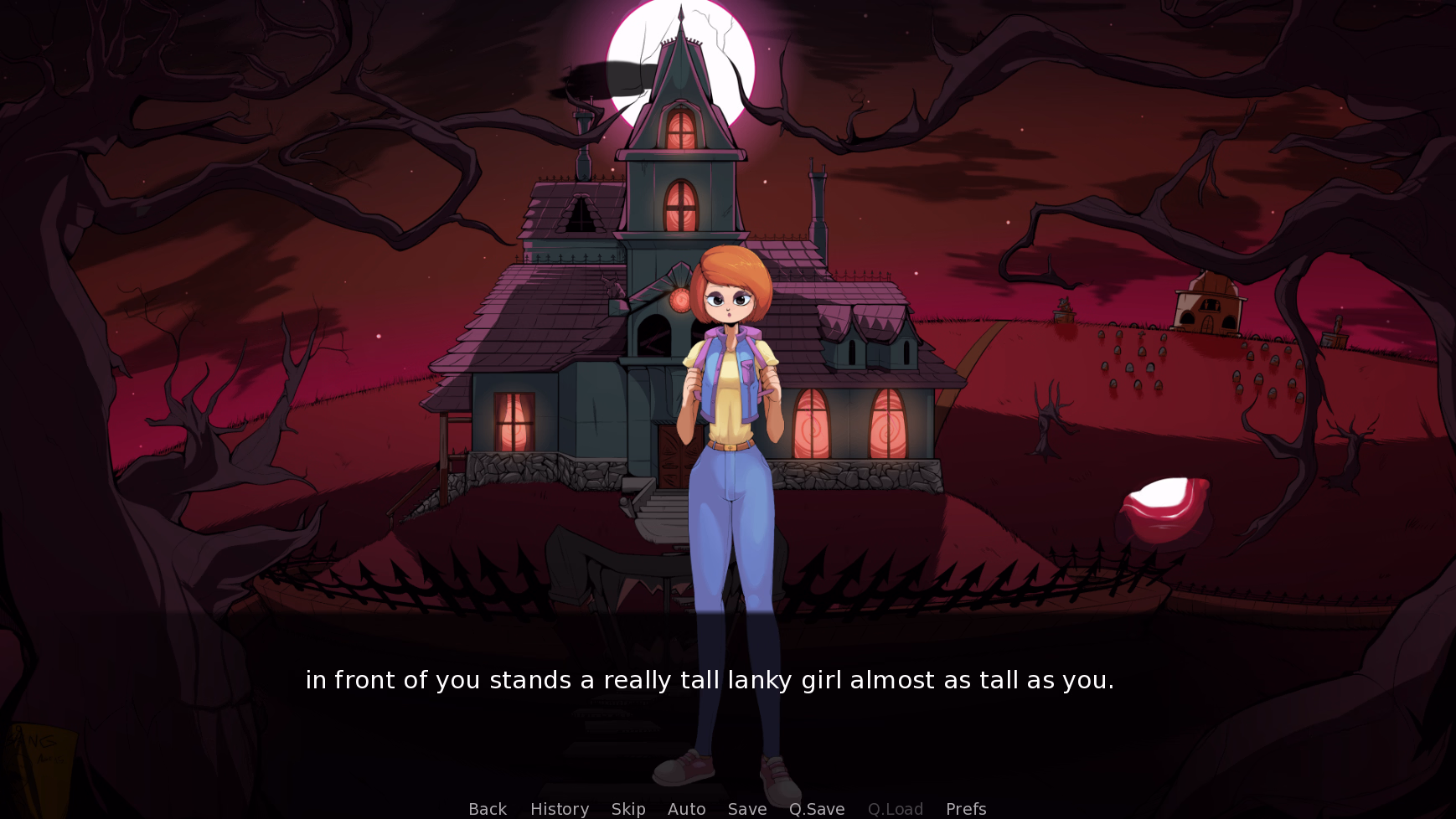
Task: Click Back to rewind the dialogue
Action: tap(487, 808)
